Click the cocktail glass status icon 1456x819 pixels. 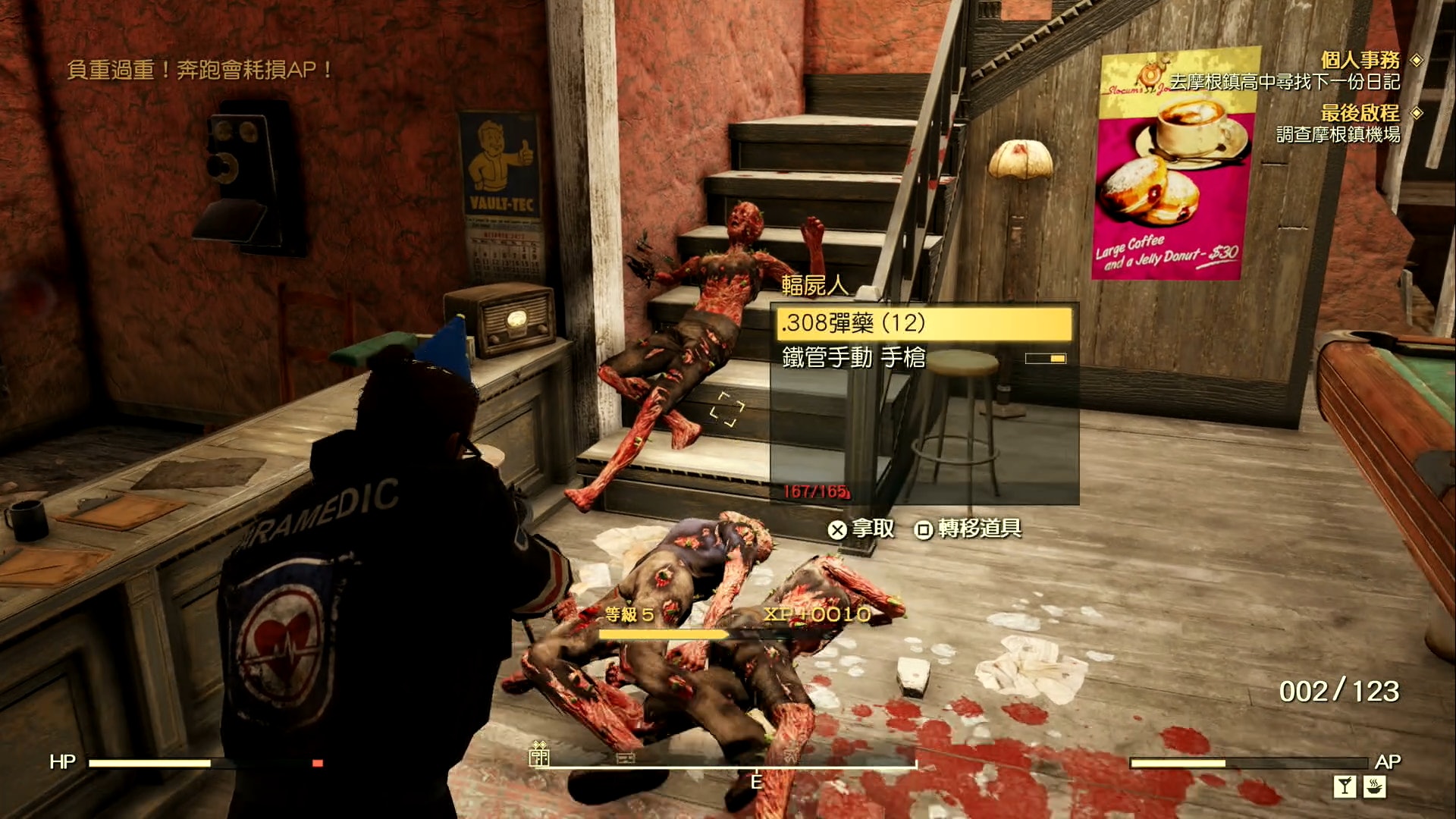[x=1345, y=786]
